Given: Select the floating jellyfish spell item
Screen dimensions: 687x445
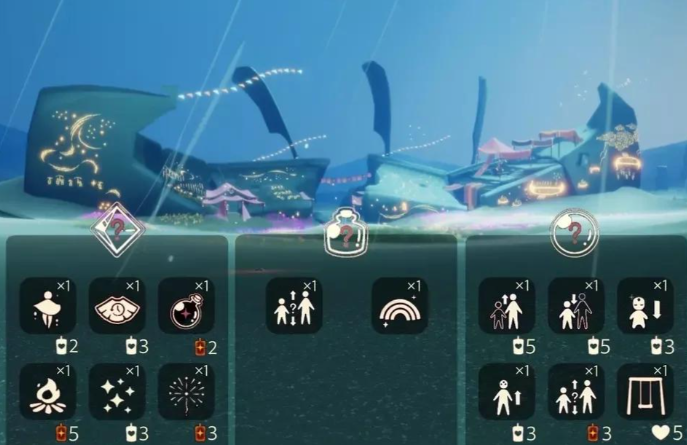Looking at the screenshot, I should point(47,305).
